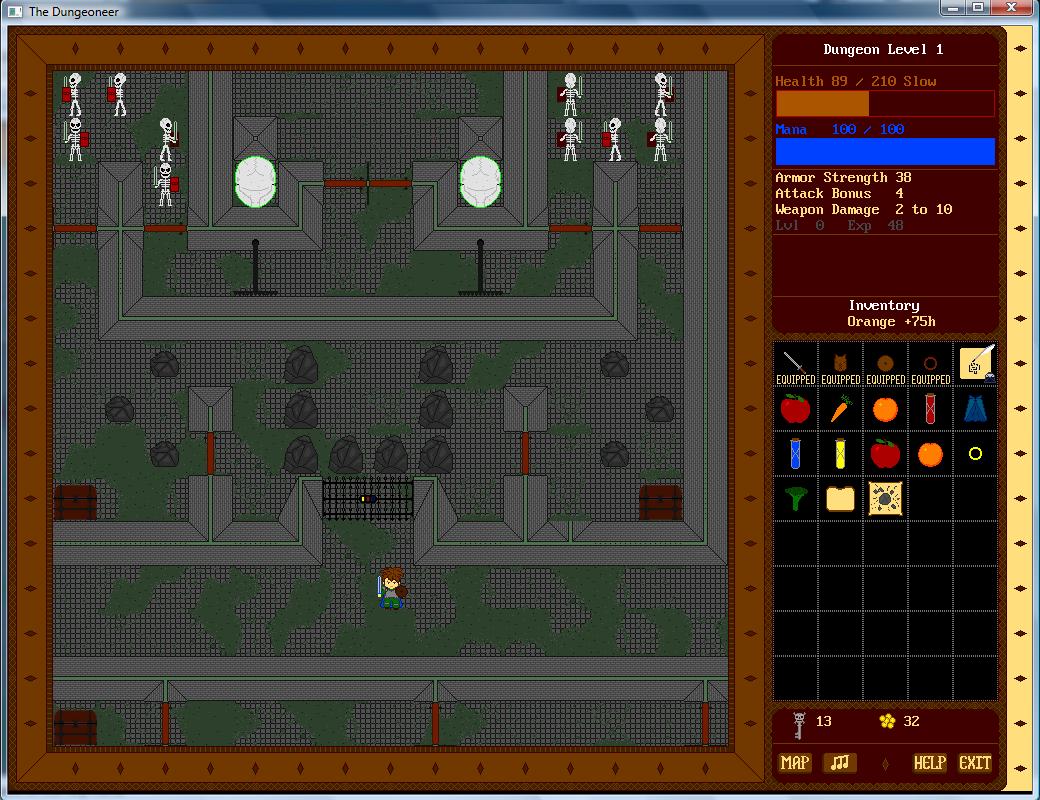This screenshot has height=800, width=1040.
Task: Open the dungeon MAP button
Action: [795, 763]
